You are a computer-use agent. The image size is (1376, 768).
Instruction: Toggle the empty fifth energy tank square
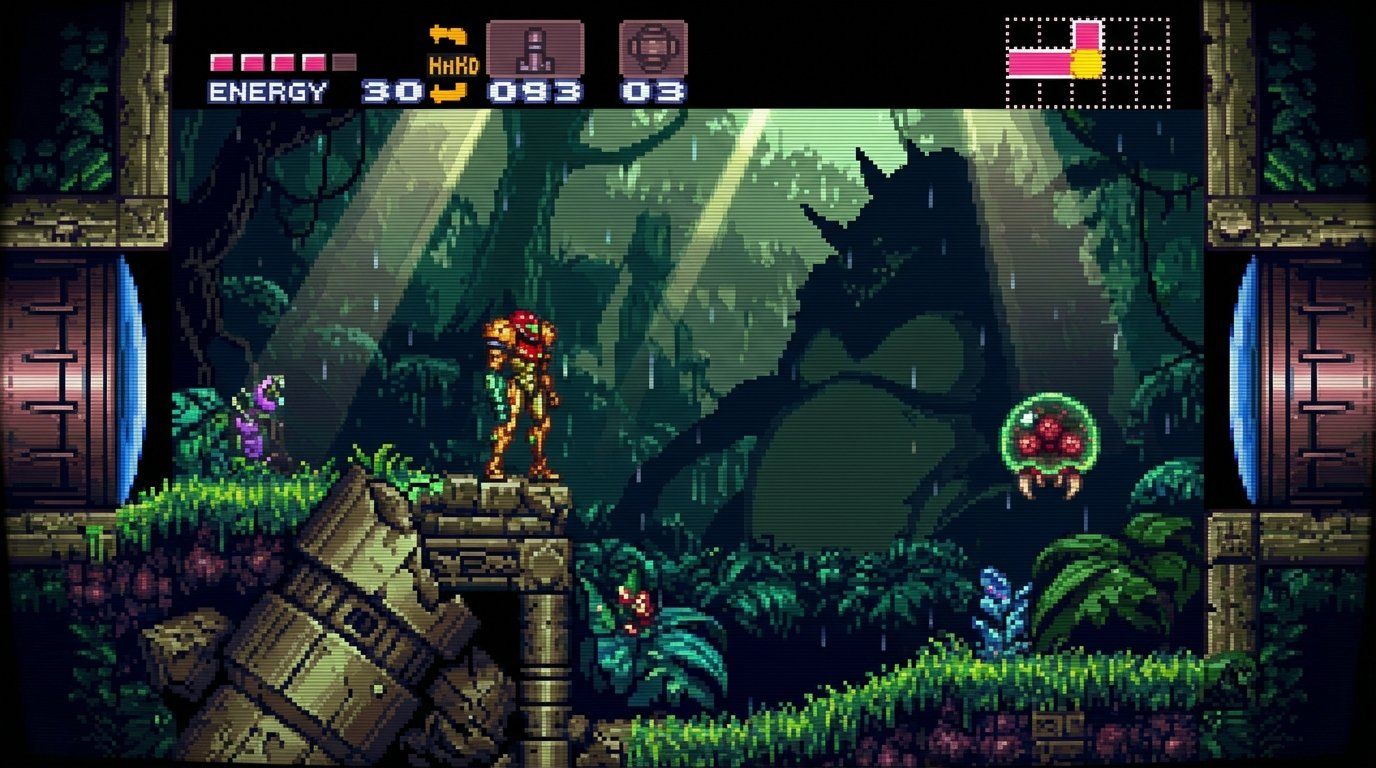pyautogui.click(x=344, y=61)
